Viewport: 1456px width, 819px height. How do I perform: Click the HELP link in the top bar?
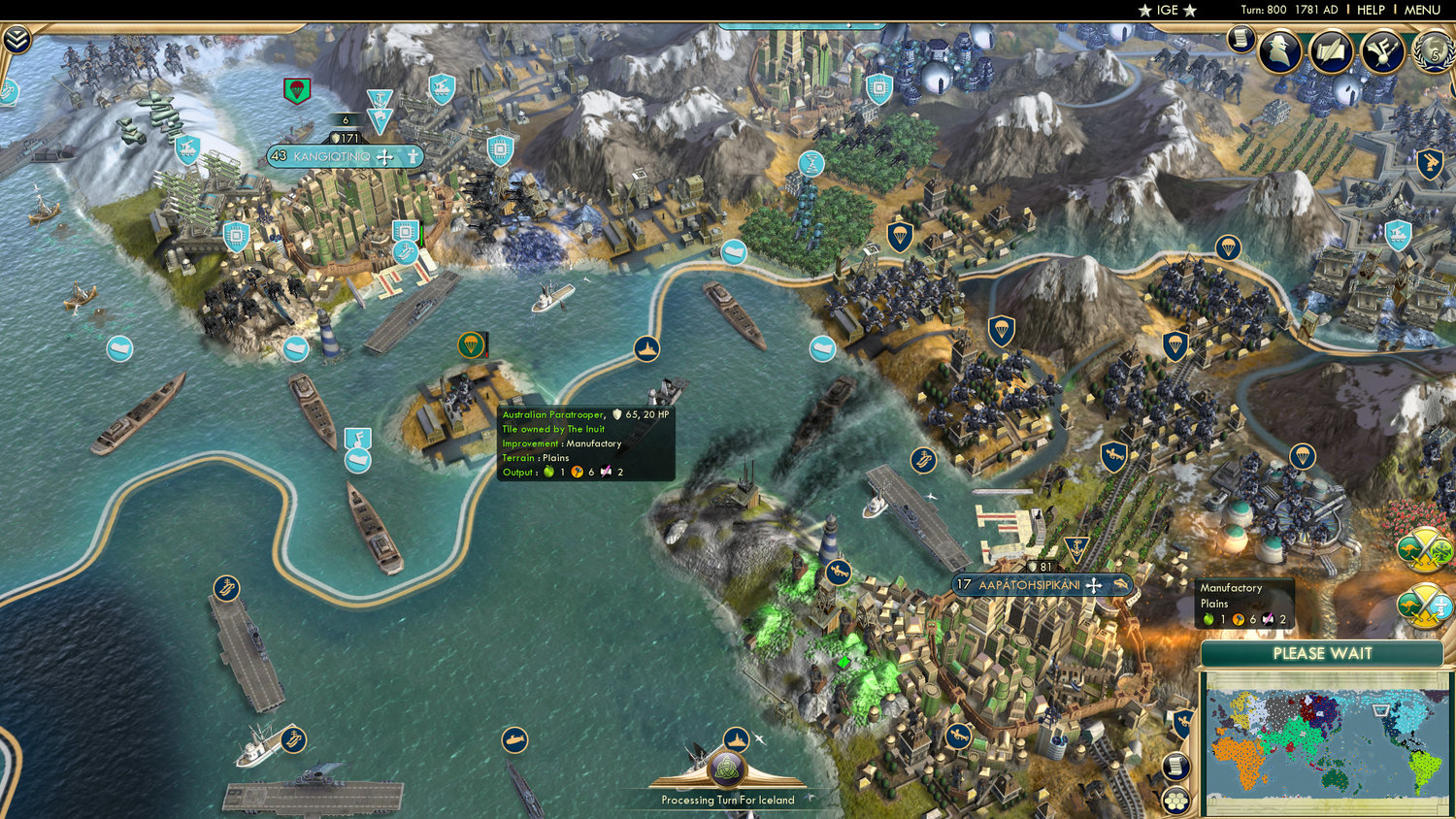click(x=1373, y=10)
